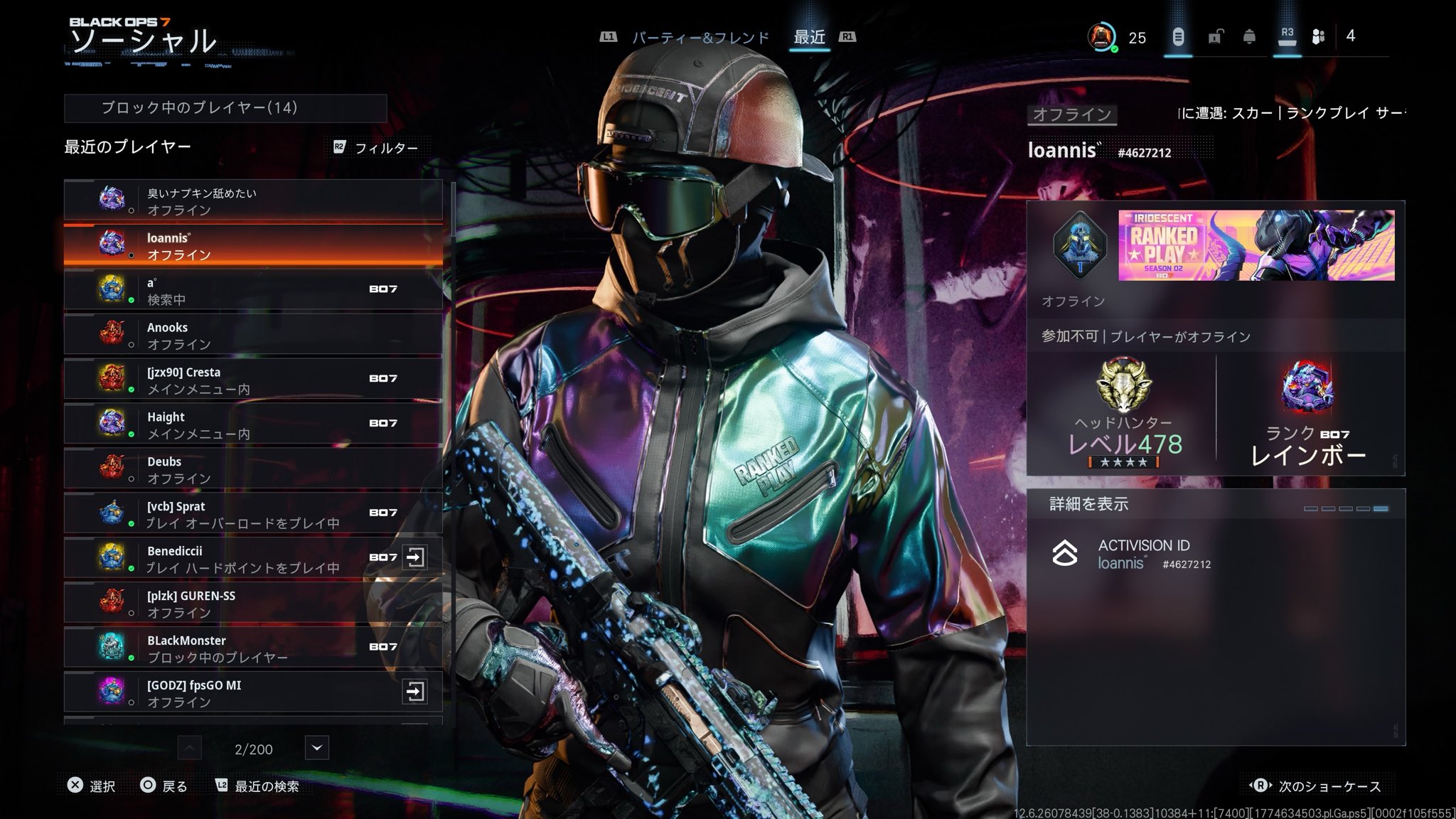1456x819 pixels.
Task: Open the notifications bell icon
Action: point(1249,37)
